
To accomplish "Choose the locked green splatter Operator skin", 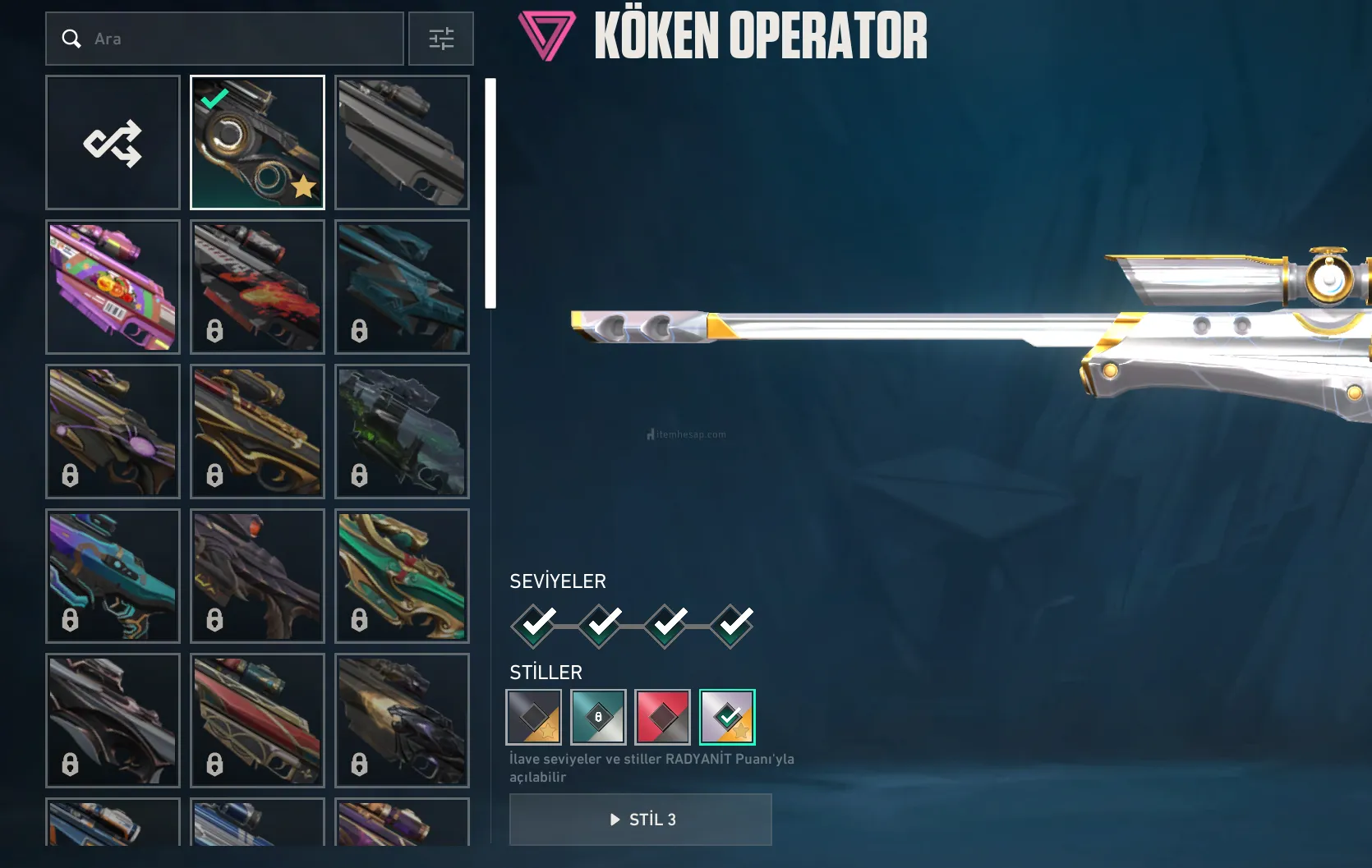I will pos(402,431).
